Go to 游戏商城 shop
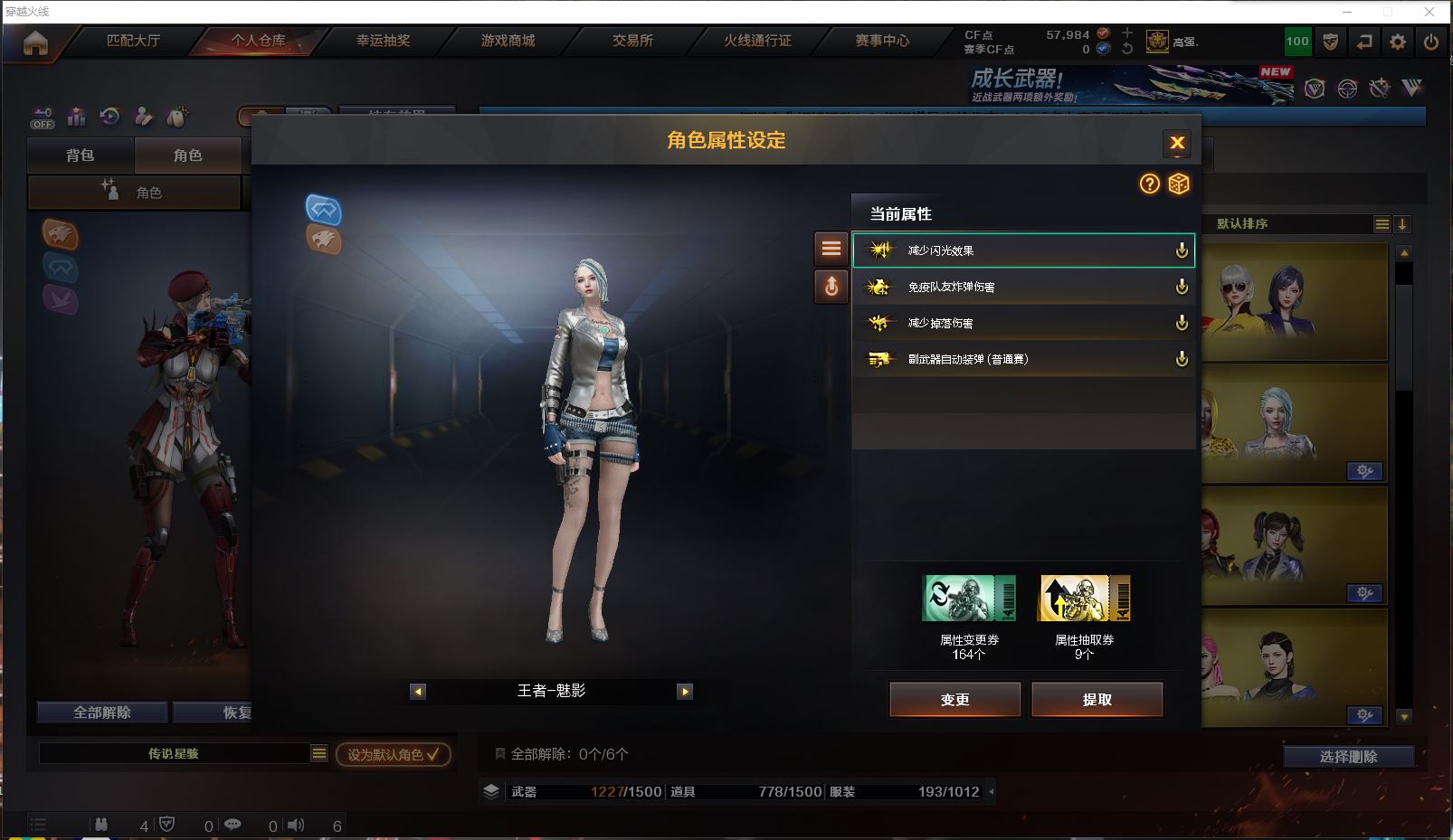This screenshot has width=1453, height=840. tap(508, 41)
